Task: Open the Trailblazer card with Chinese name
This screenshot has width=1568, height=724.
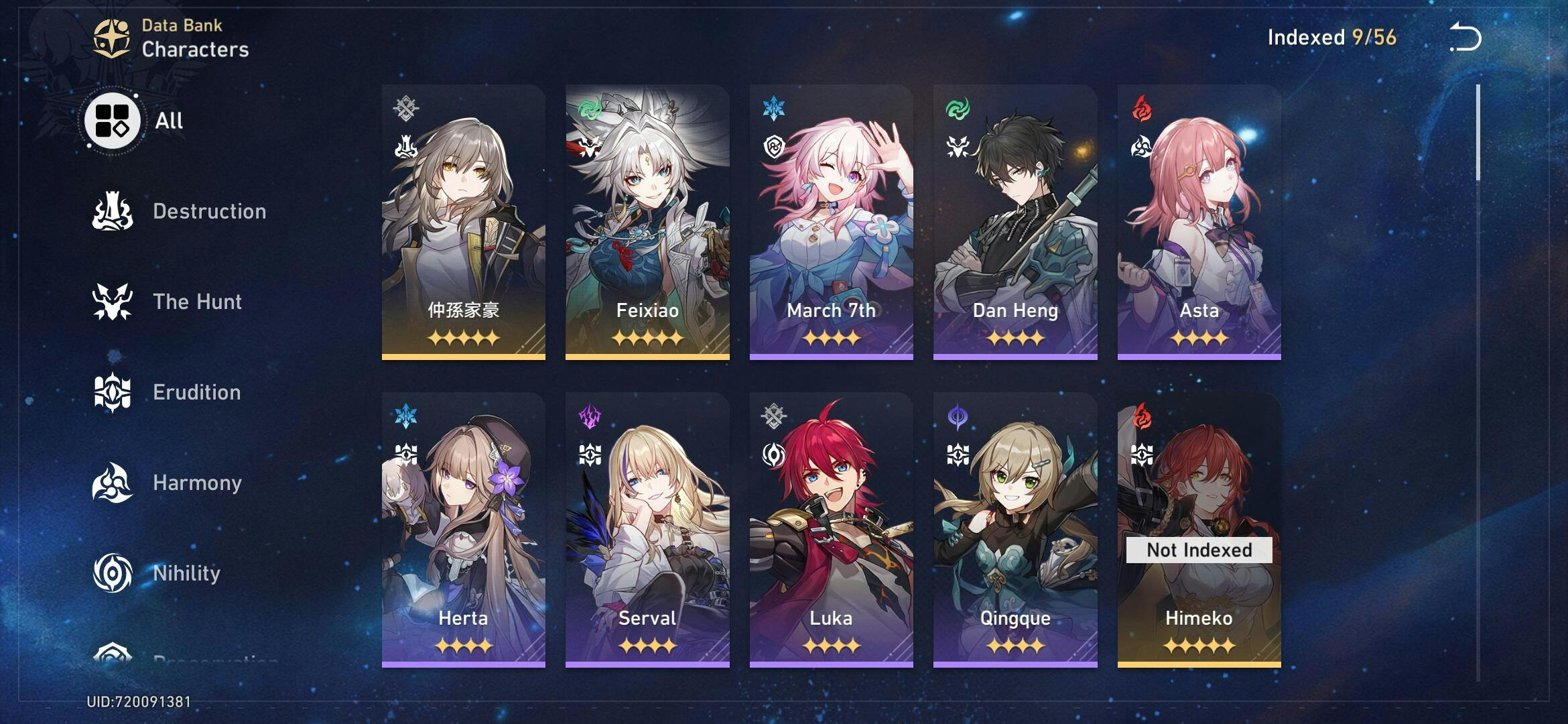Action: [x=463, y=222]
